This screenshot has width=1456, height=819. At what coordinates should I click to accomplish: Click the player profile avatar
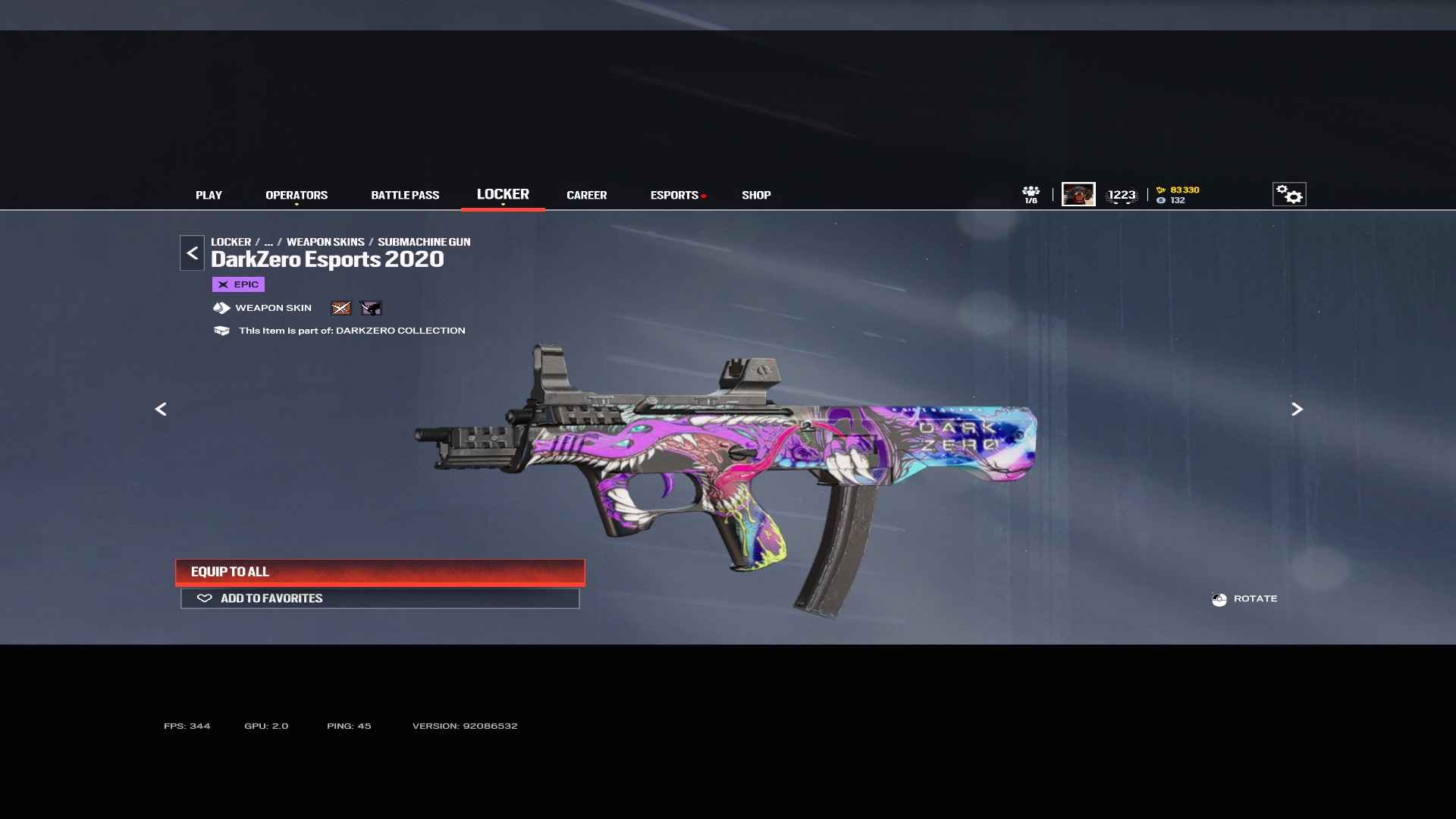pos(1078,195)
